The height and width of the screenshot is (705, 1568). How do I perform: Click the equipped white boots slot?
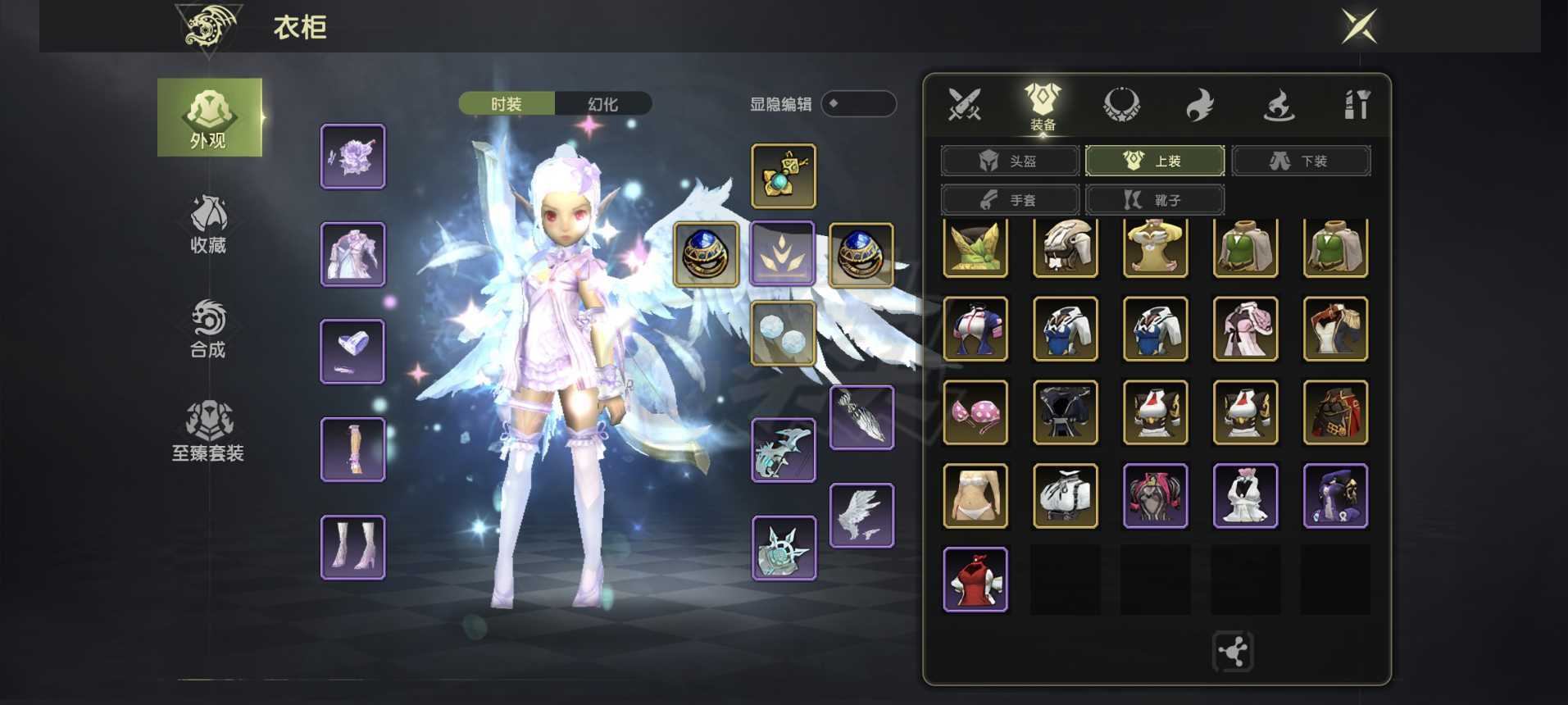(x=353, y=548)
